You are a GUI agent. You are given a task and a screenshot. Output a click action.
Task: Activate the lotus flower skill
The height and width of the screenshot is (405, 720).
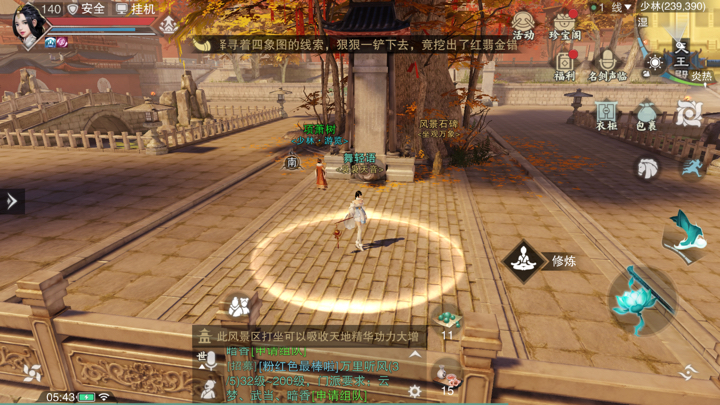pos(640,298)
